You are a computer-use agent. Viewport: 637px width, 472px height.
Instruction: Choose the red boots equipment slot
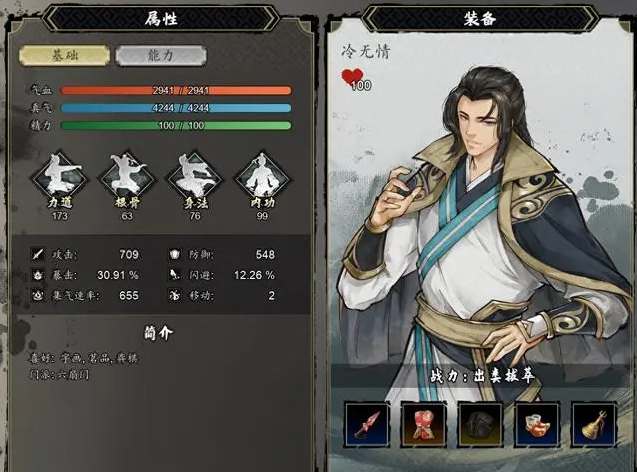pyautogui.click(x=537, y=425)
